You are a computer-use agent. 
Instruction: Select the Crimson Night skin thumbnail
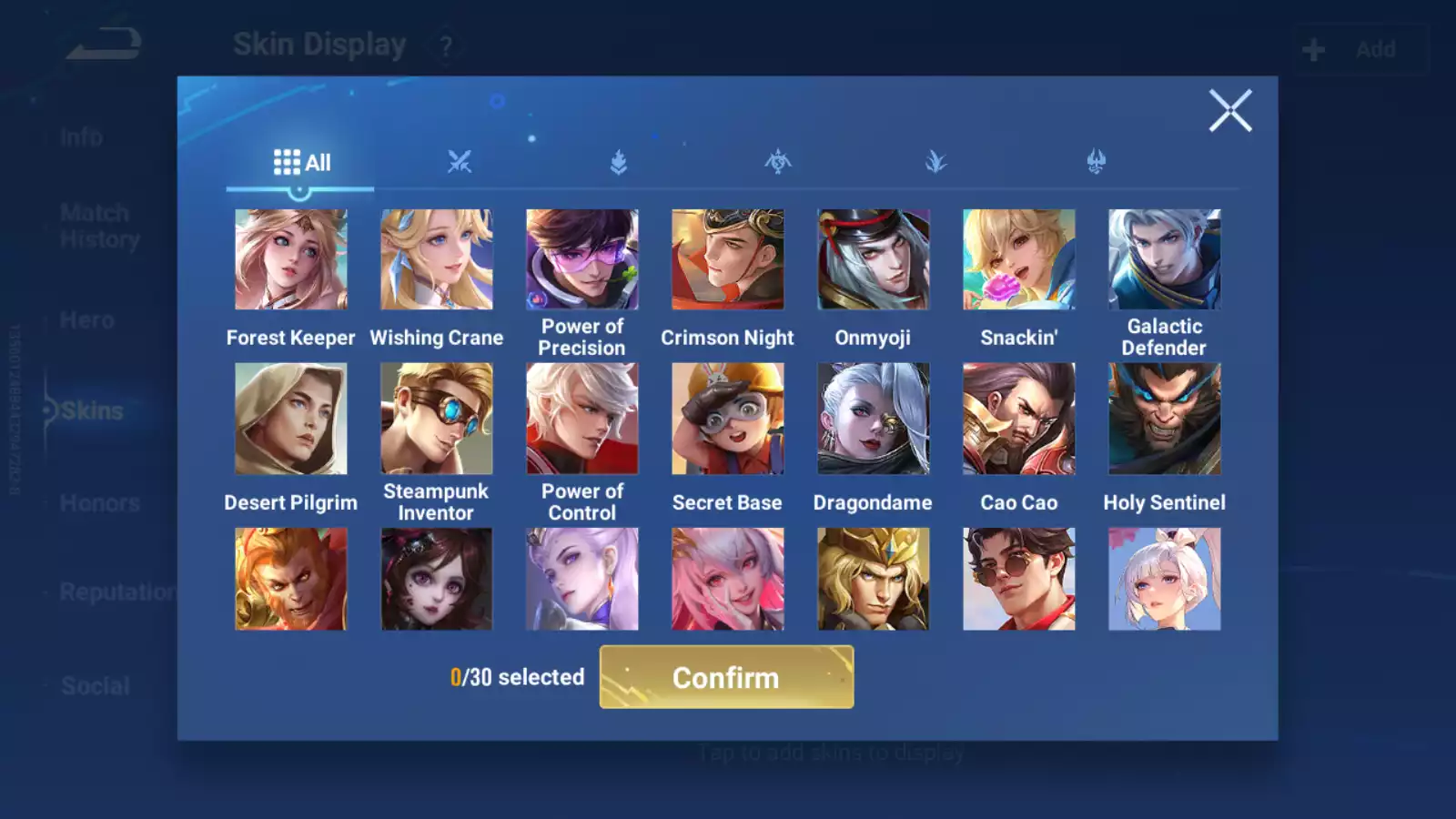(x=727, y=259)
